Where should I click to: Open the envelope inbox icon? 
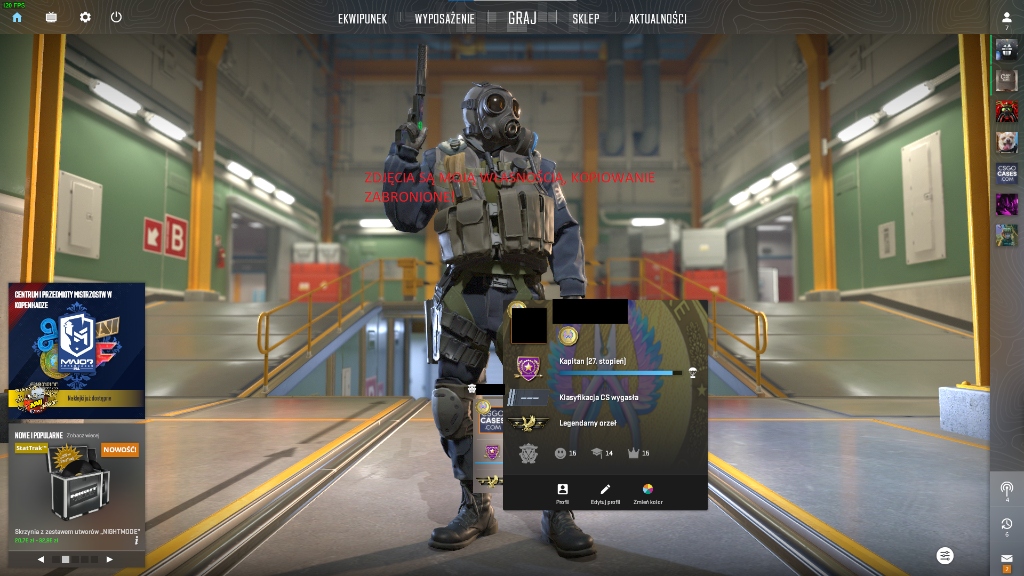1006,558
